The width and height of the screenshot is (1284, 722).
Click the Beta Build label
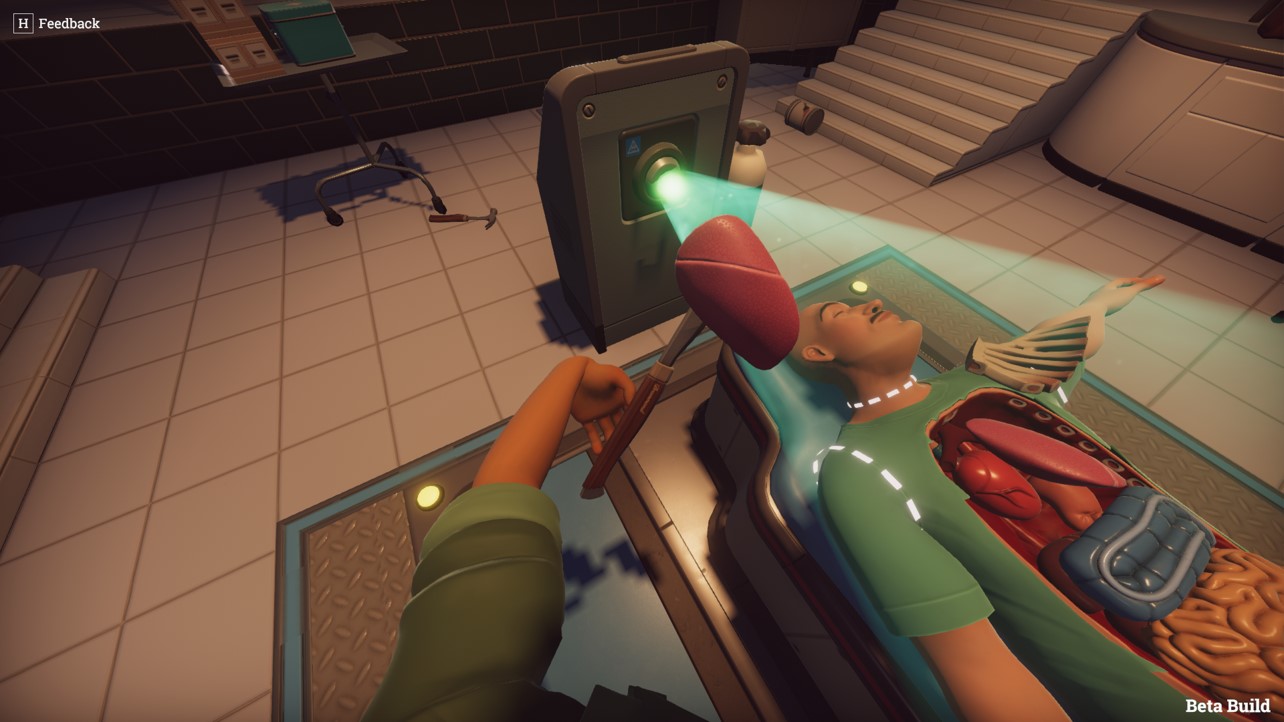[1227, 703]
